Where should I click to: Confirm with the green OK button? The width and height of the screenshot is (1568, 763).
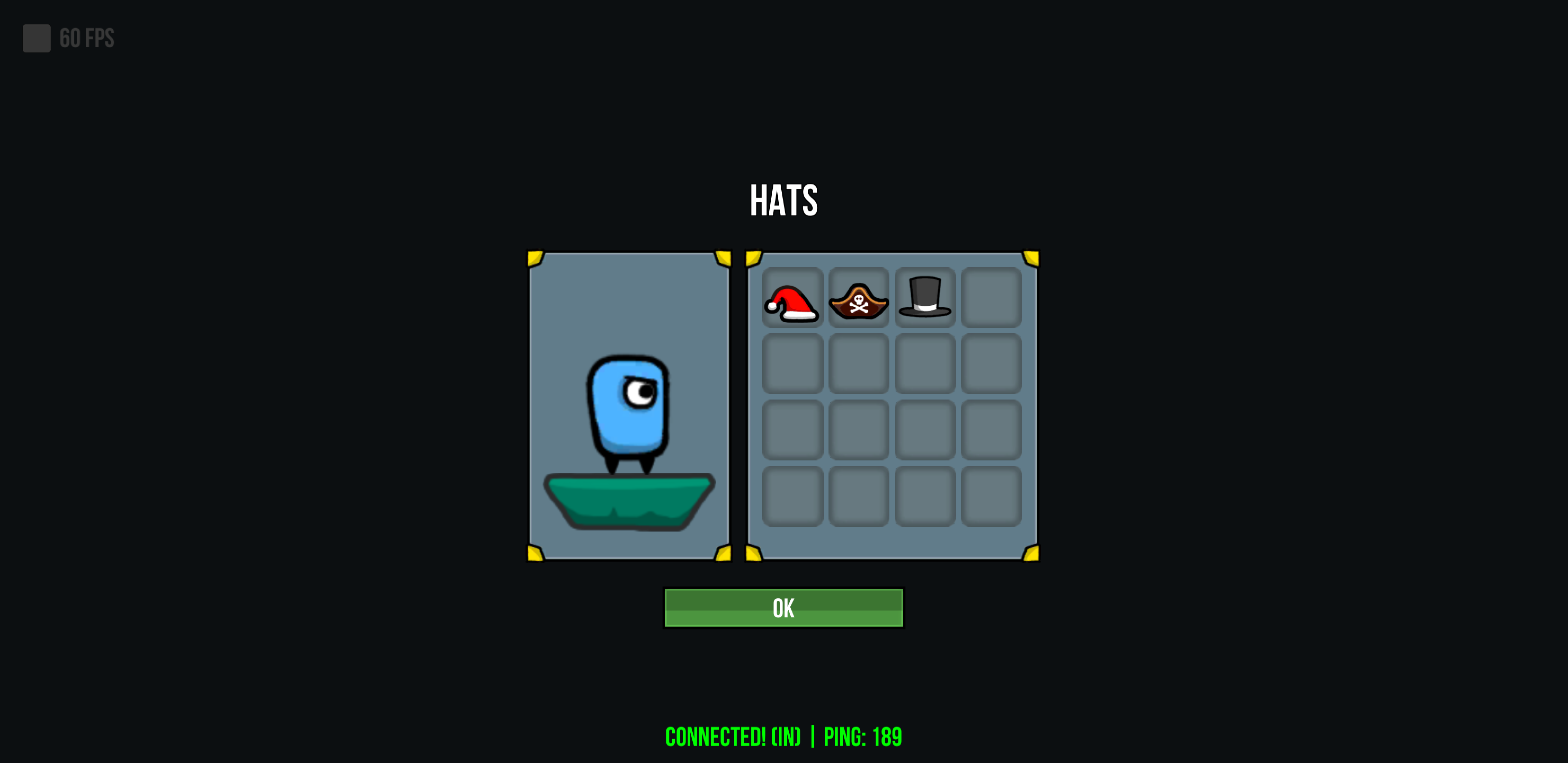(783, 608)
